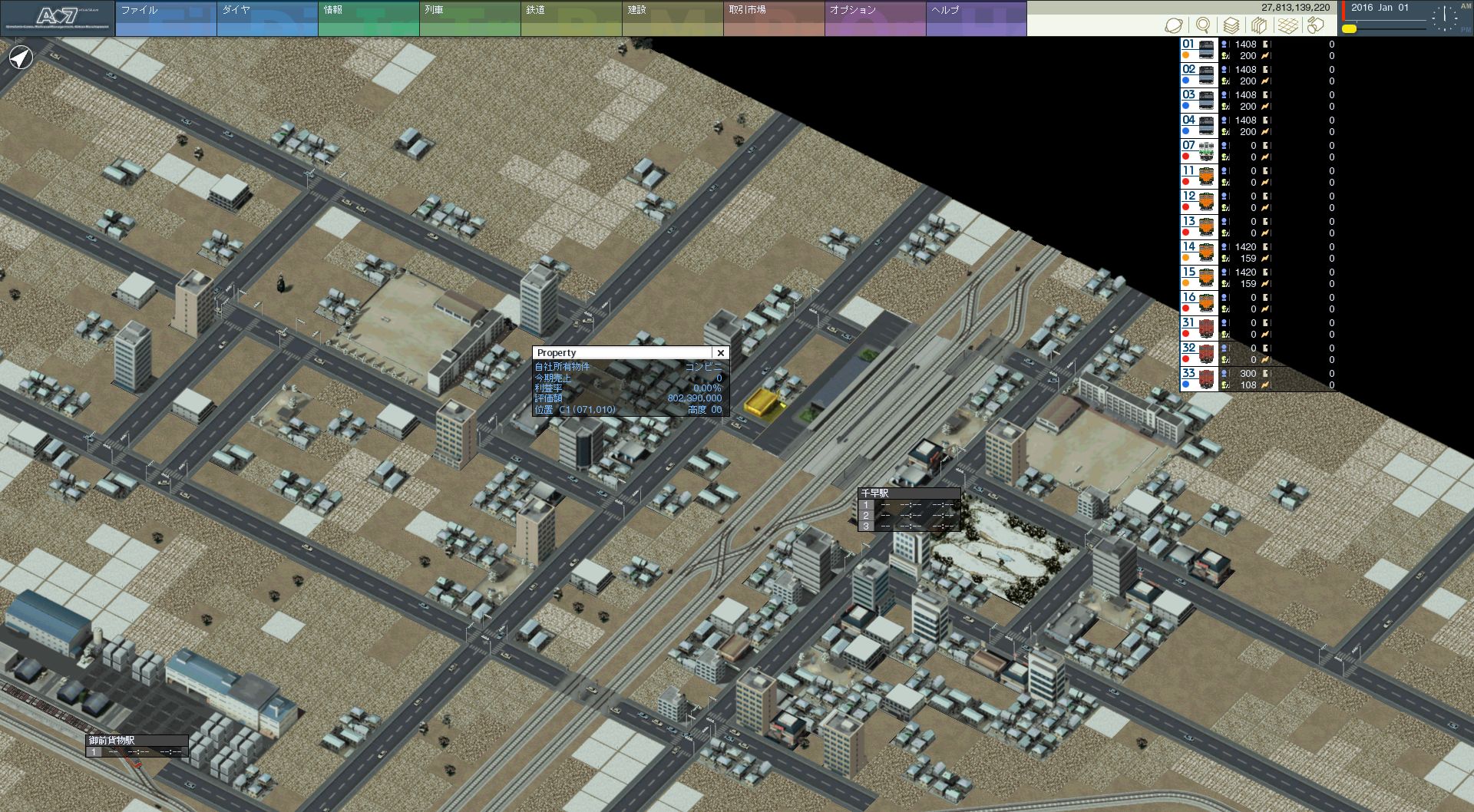Select orange train 14 in the list
1474x812 pixels.
pyautogui.click(x=1199, y=253)
